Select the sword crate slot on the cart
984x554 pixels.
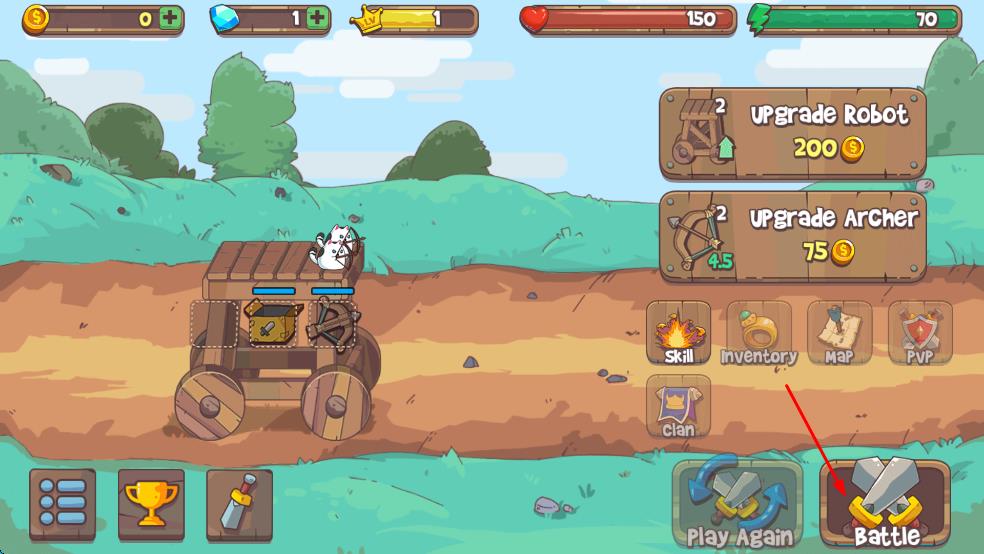pos(272,322)
